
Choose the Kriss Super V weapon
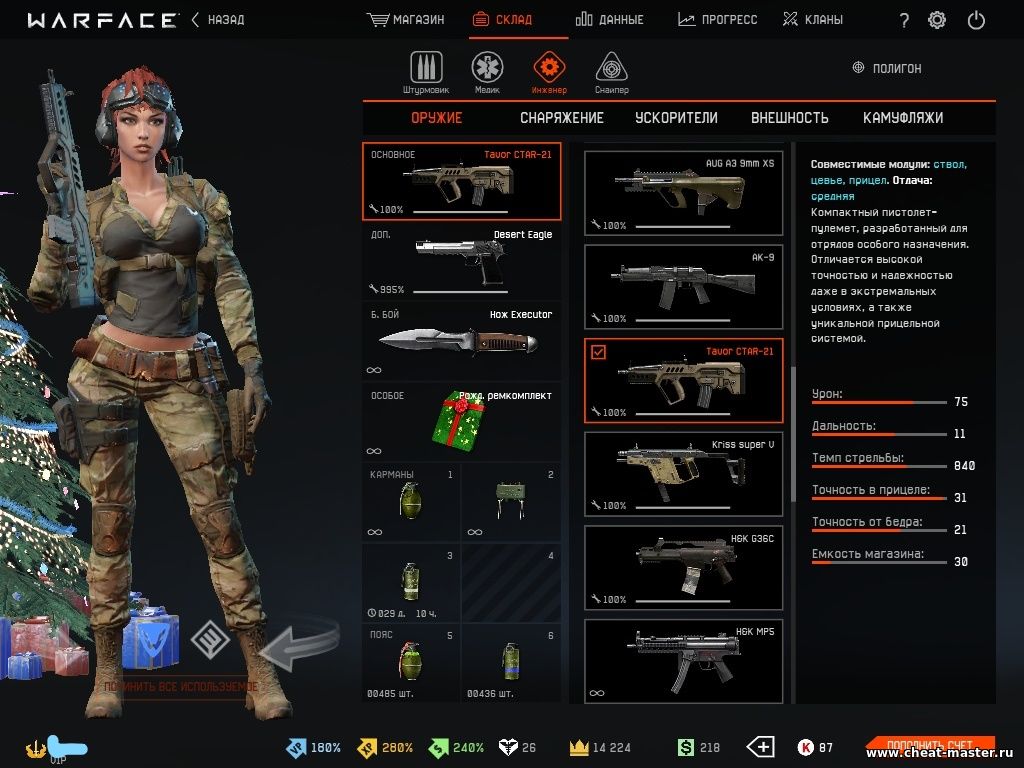click(x=683, y=473)
